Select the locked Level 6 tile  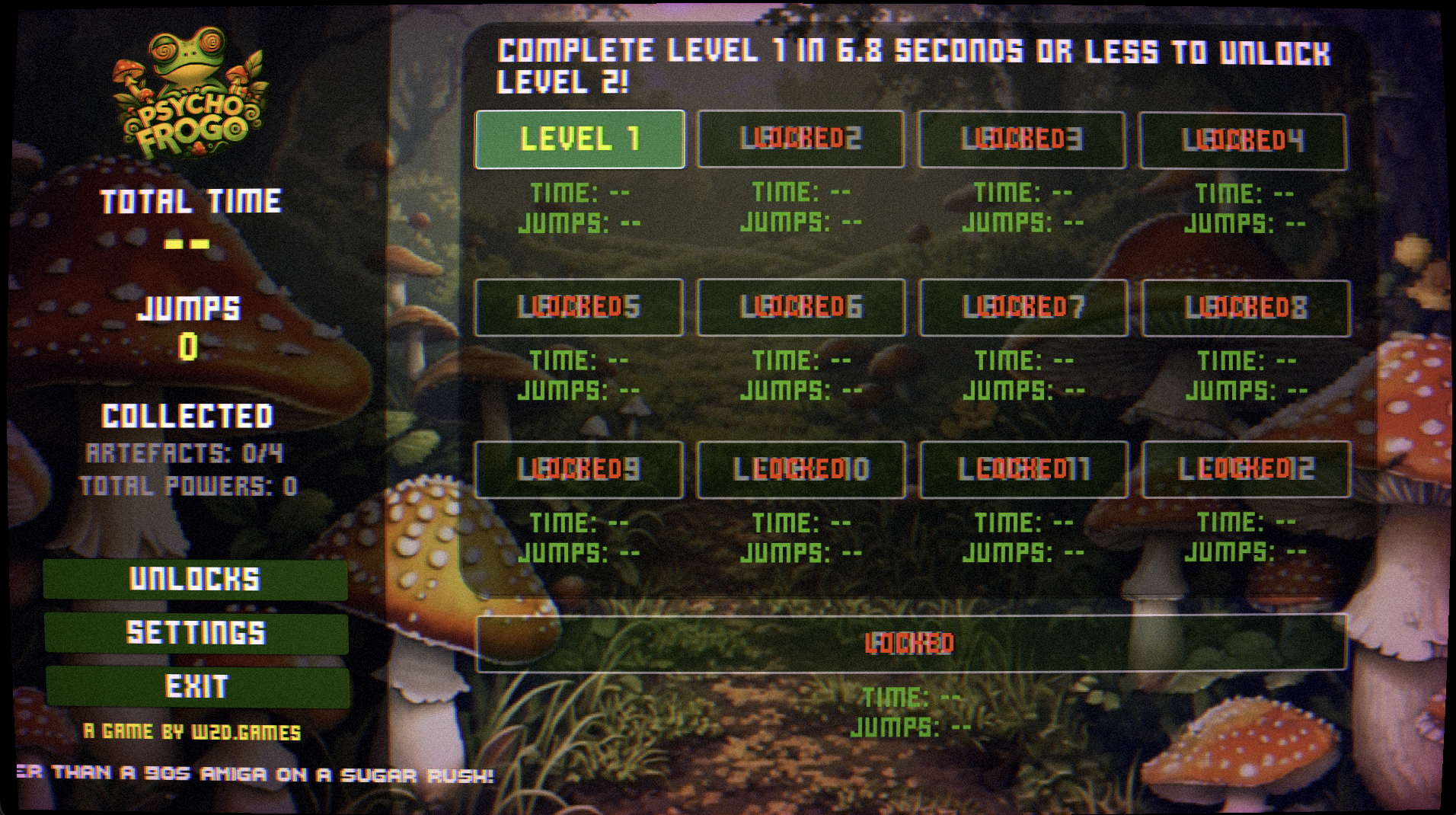[x=801, y=308]
